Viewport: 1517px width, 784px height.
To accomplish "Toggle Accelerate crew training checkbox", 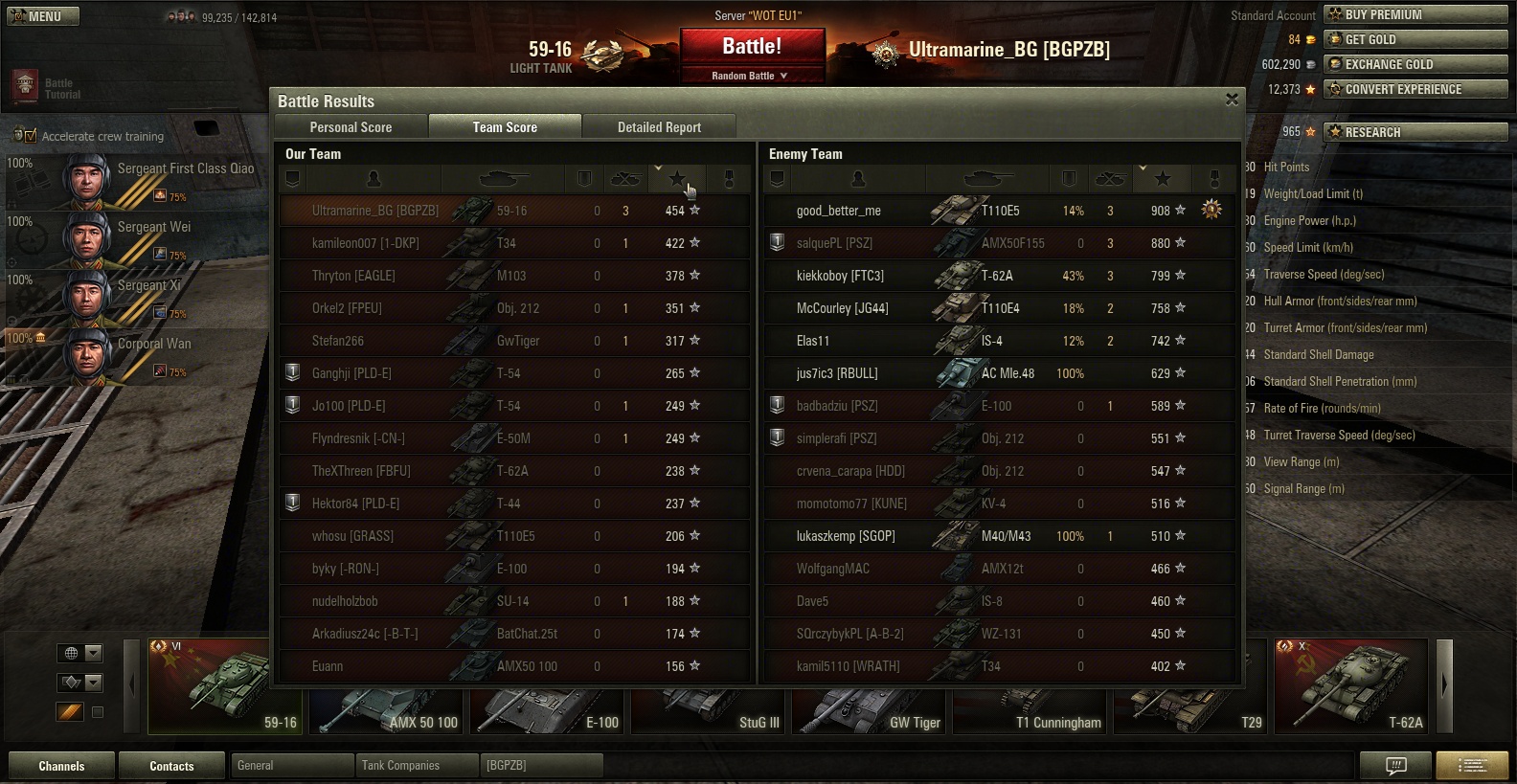I will [30, 136].
